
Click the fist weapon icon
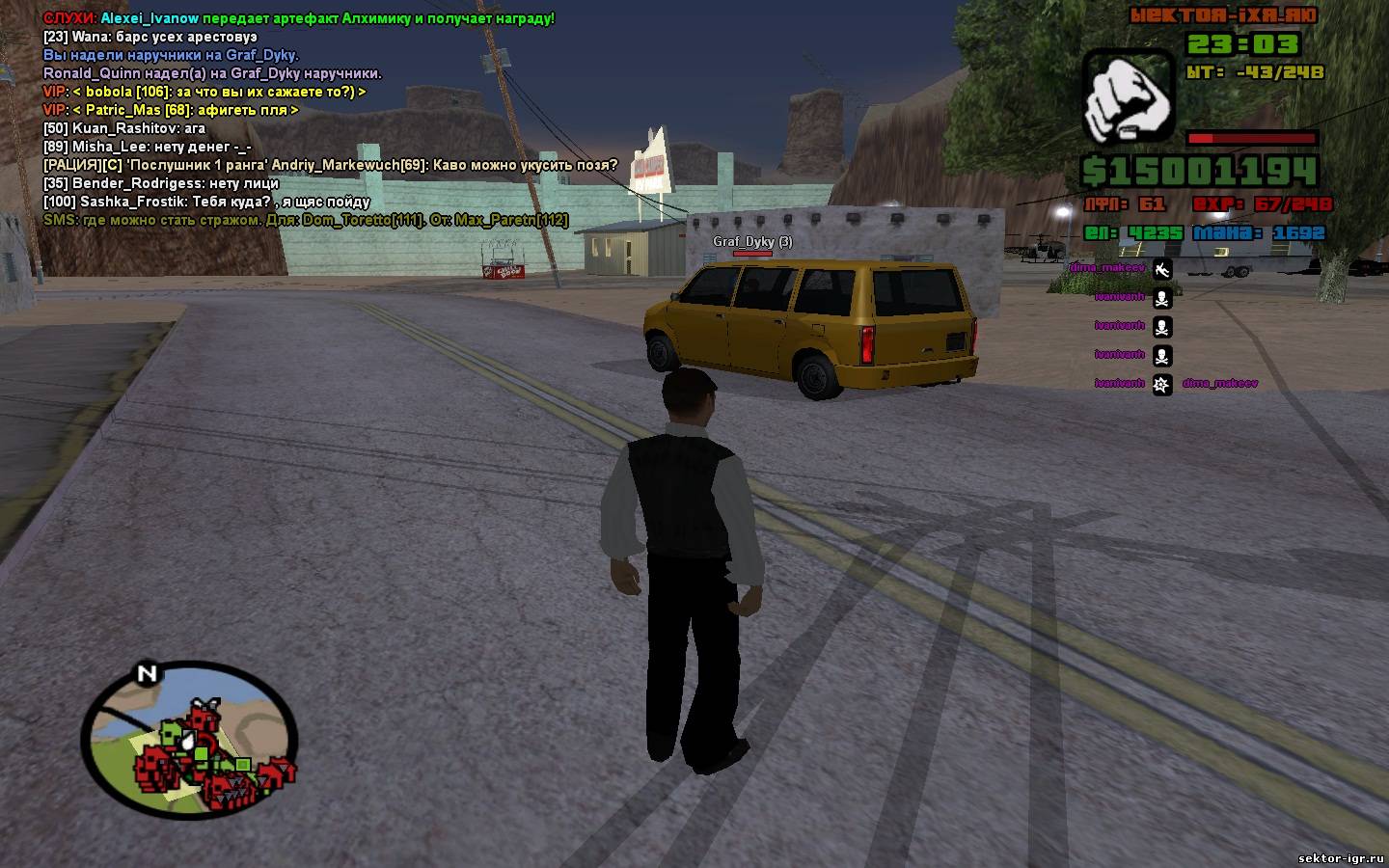[1127, 96]
